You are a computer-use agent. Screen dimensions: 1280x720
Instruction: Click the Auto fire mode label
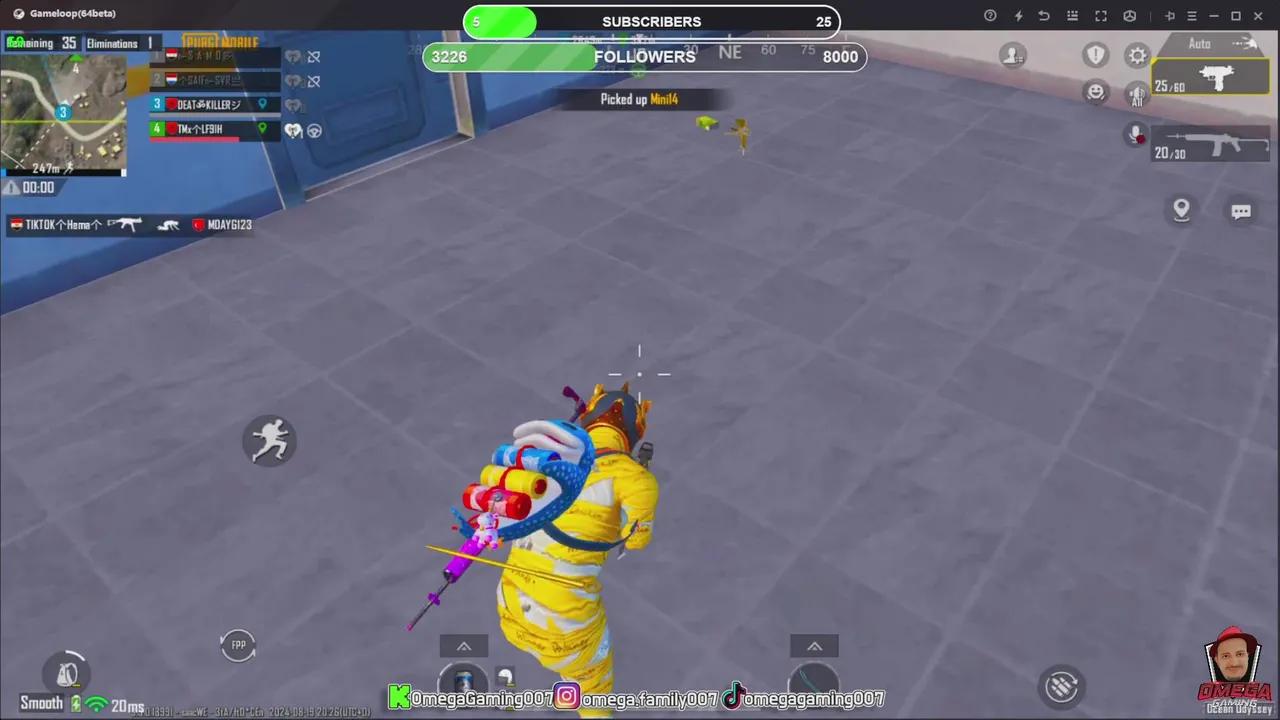pos(1199,43)
